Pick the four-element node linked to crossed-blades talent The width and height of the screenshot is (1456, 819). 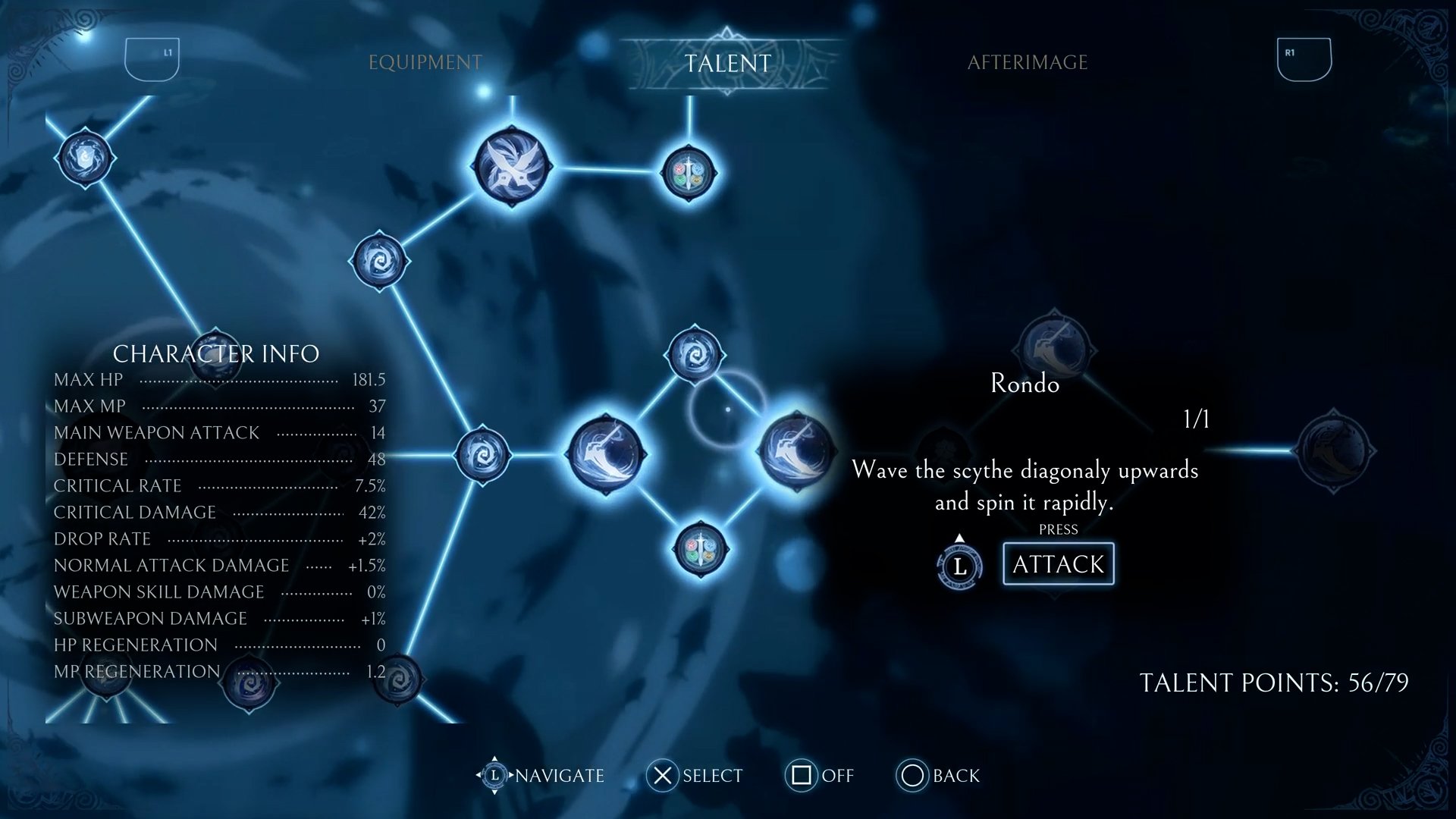tap(689, 173)
